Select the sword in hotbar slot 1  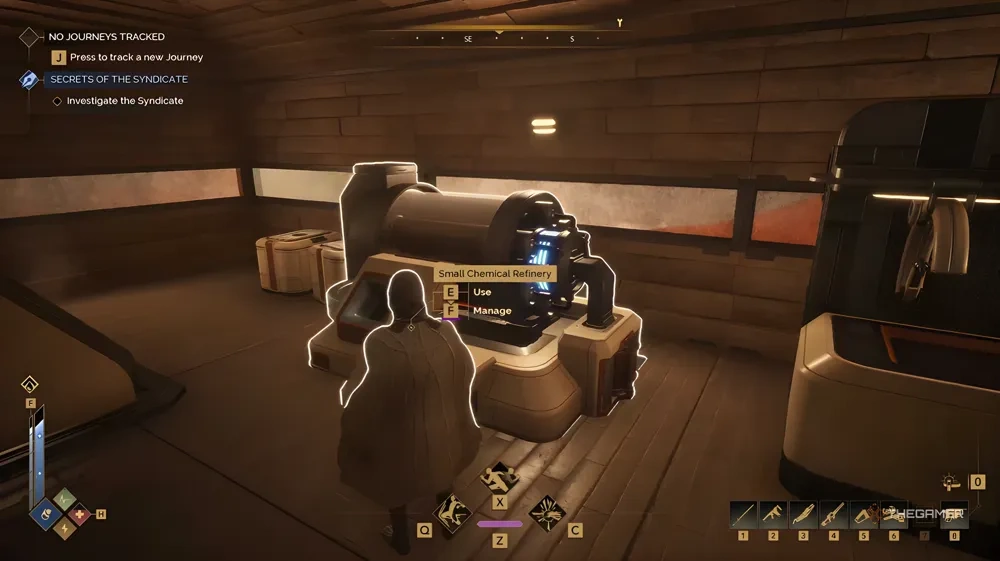[743, 514]
